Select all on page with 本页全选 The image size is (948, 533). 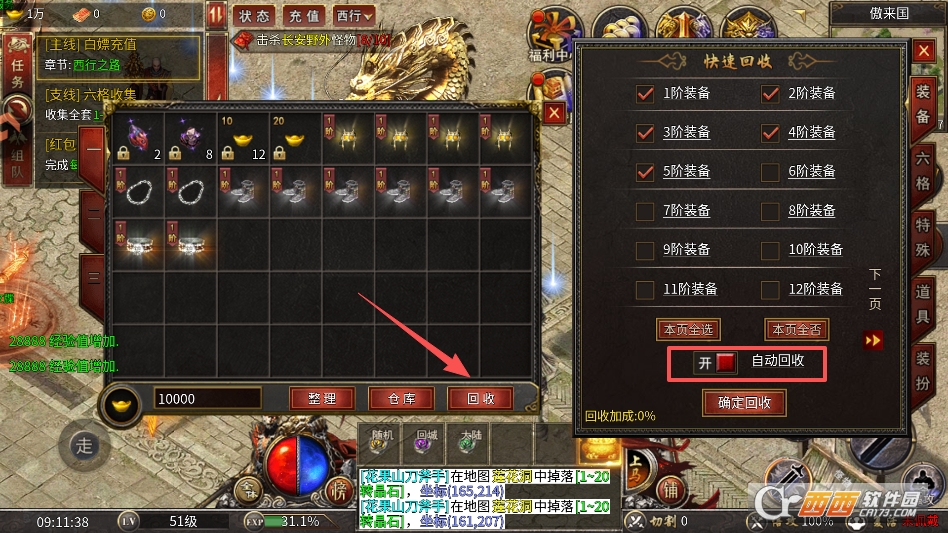[688, 329]
